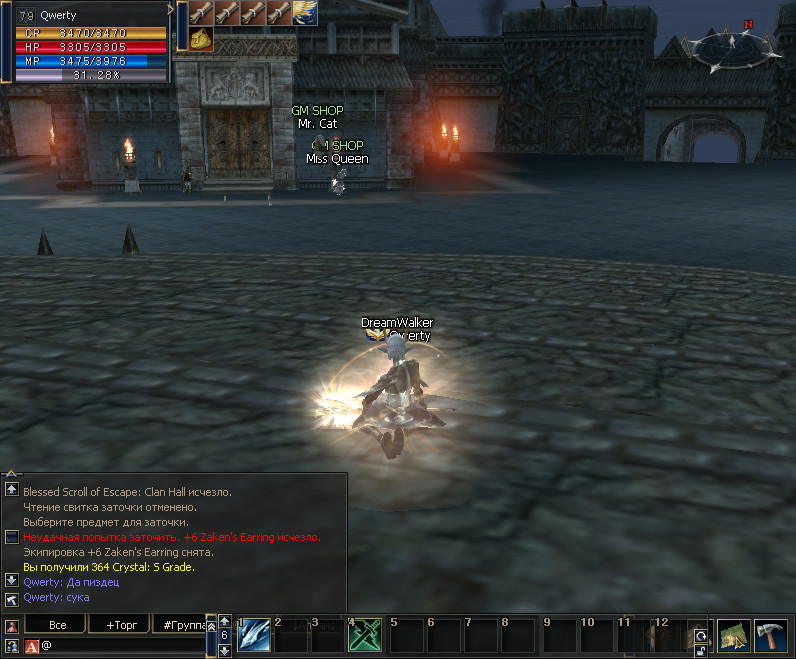Click the hammer icon on the hotbar

pos(771,635)
